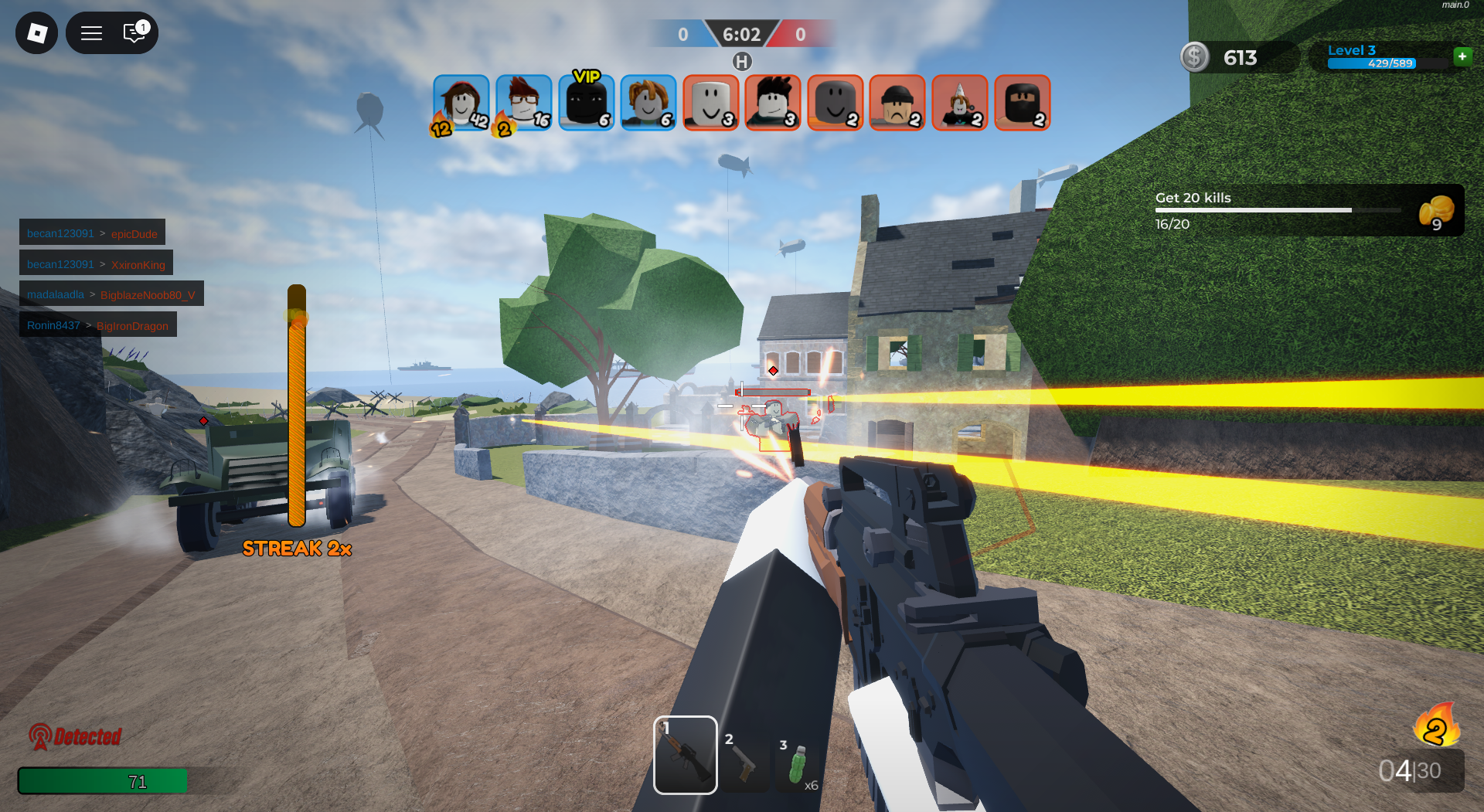The height and width of the screenshot is (812, 1484).
Task: Select the red team balaclava avatar
Action: [x=1022, y=103]
